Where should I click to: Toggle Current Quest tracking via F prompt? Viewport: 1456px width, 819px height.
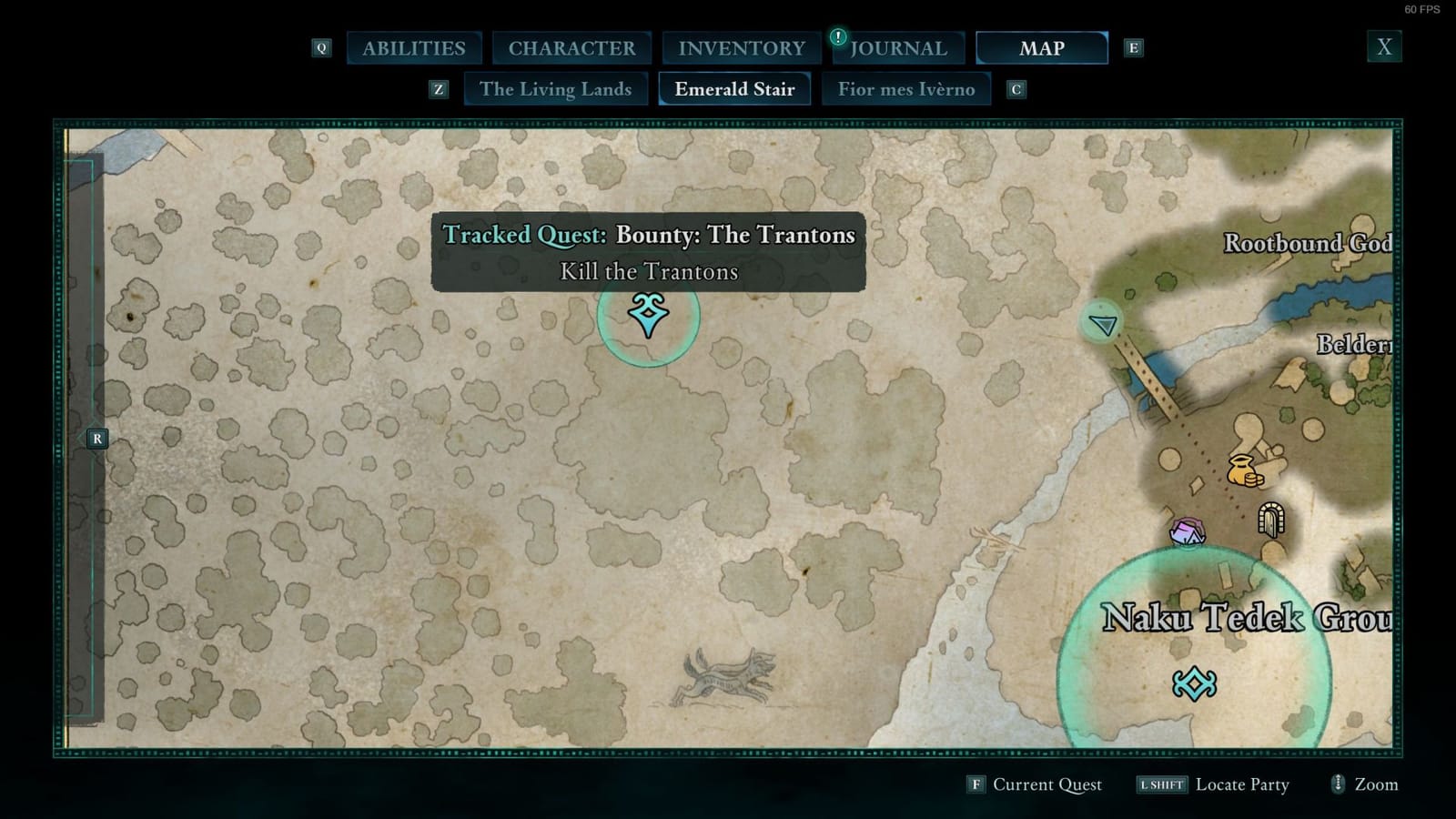coord(976,784)
